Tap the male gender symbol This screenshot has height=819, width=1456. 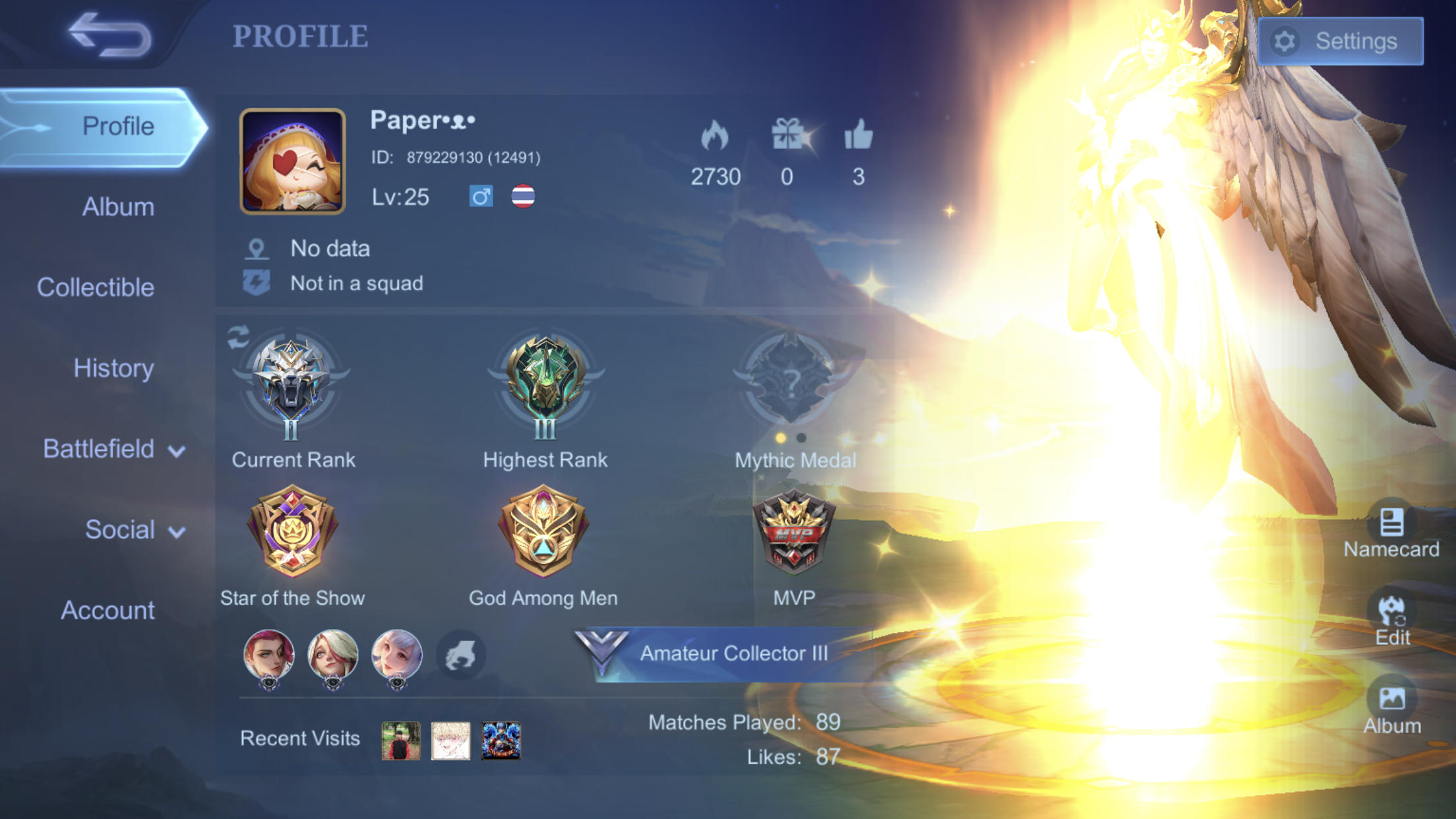tap(481, 196)
